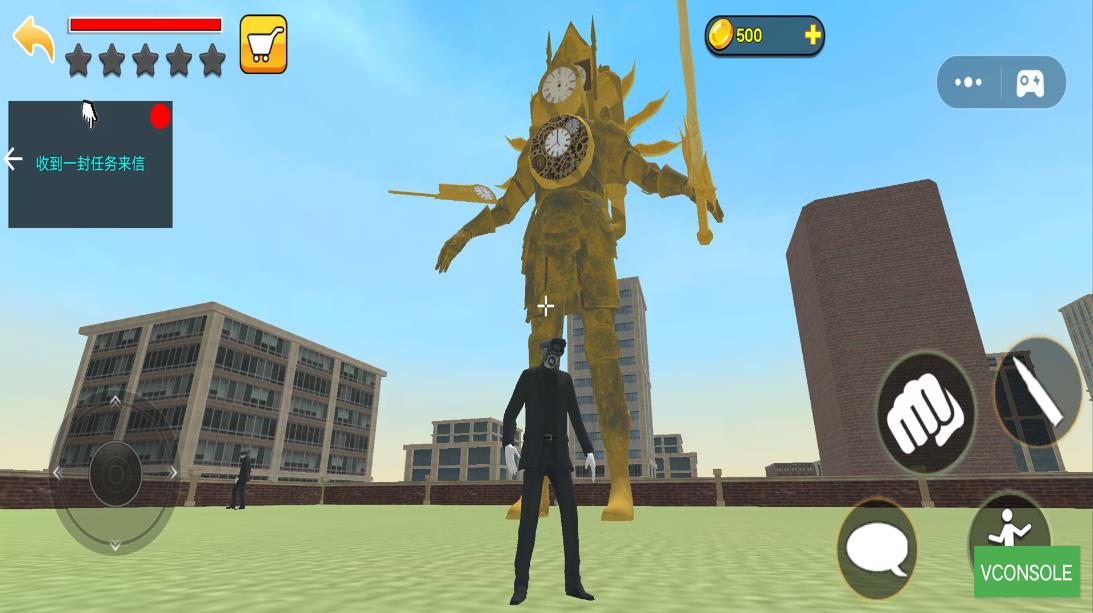Open the mission letter notification
This screenshot has width=1093, height=613.
(90, 163)
